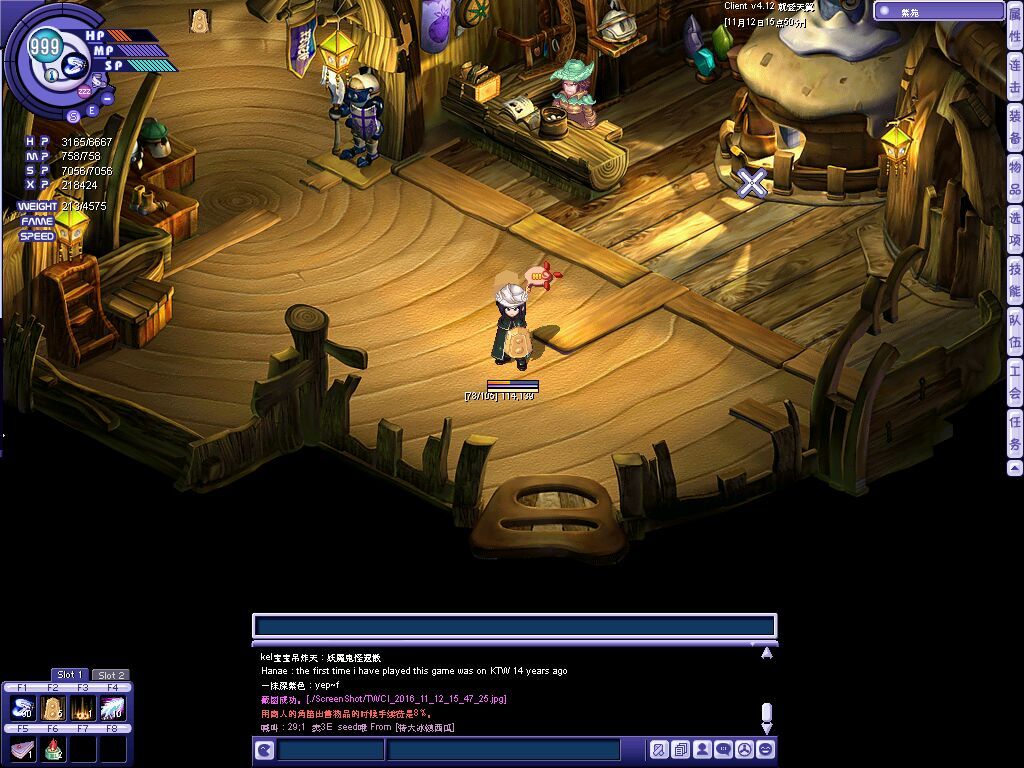
Task: Select the Slot 1 hotbar tab
Action: pyautogui.click(x=70, y=675)
